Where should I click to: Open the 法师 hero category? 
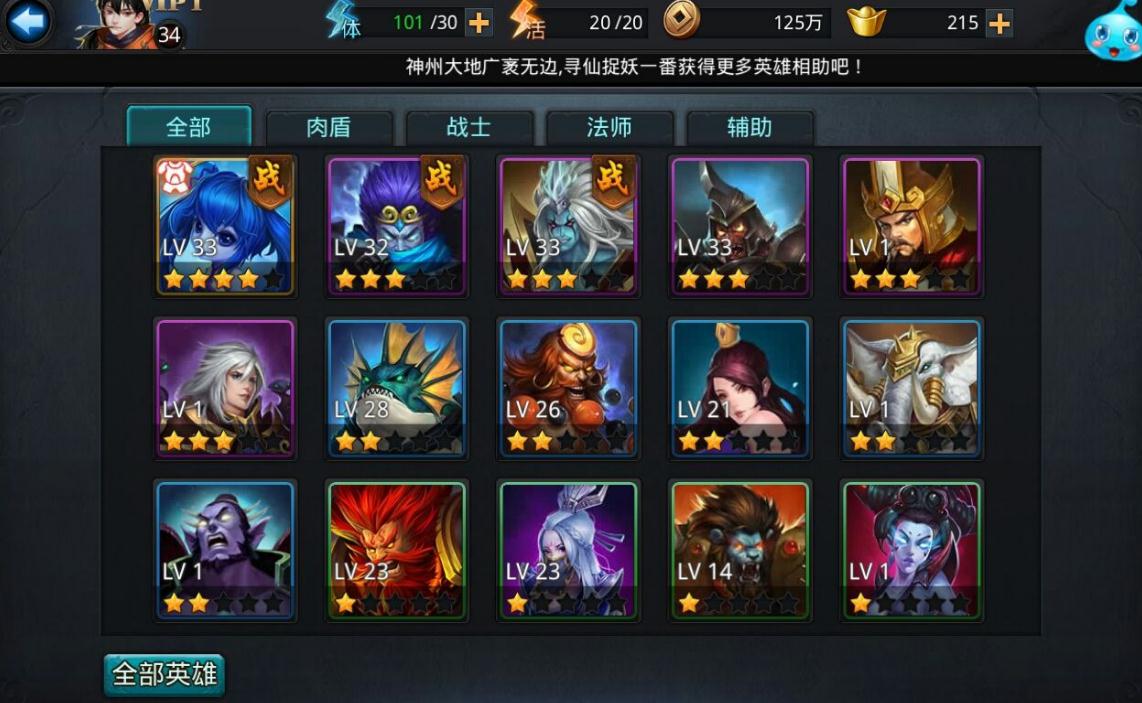pyautogui.click(x=609, y=128)
